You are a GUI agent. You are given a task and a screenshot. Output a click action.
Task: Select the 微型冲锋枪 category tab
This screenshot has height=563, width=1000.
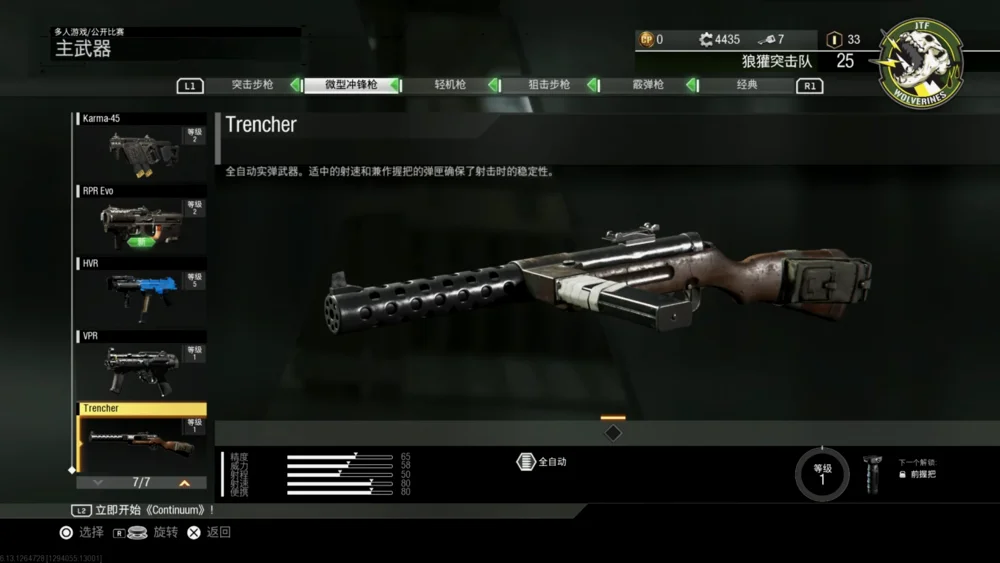pos(351,85)
